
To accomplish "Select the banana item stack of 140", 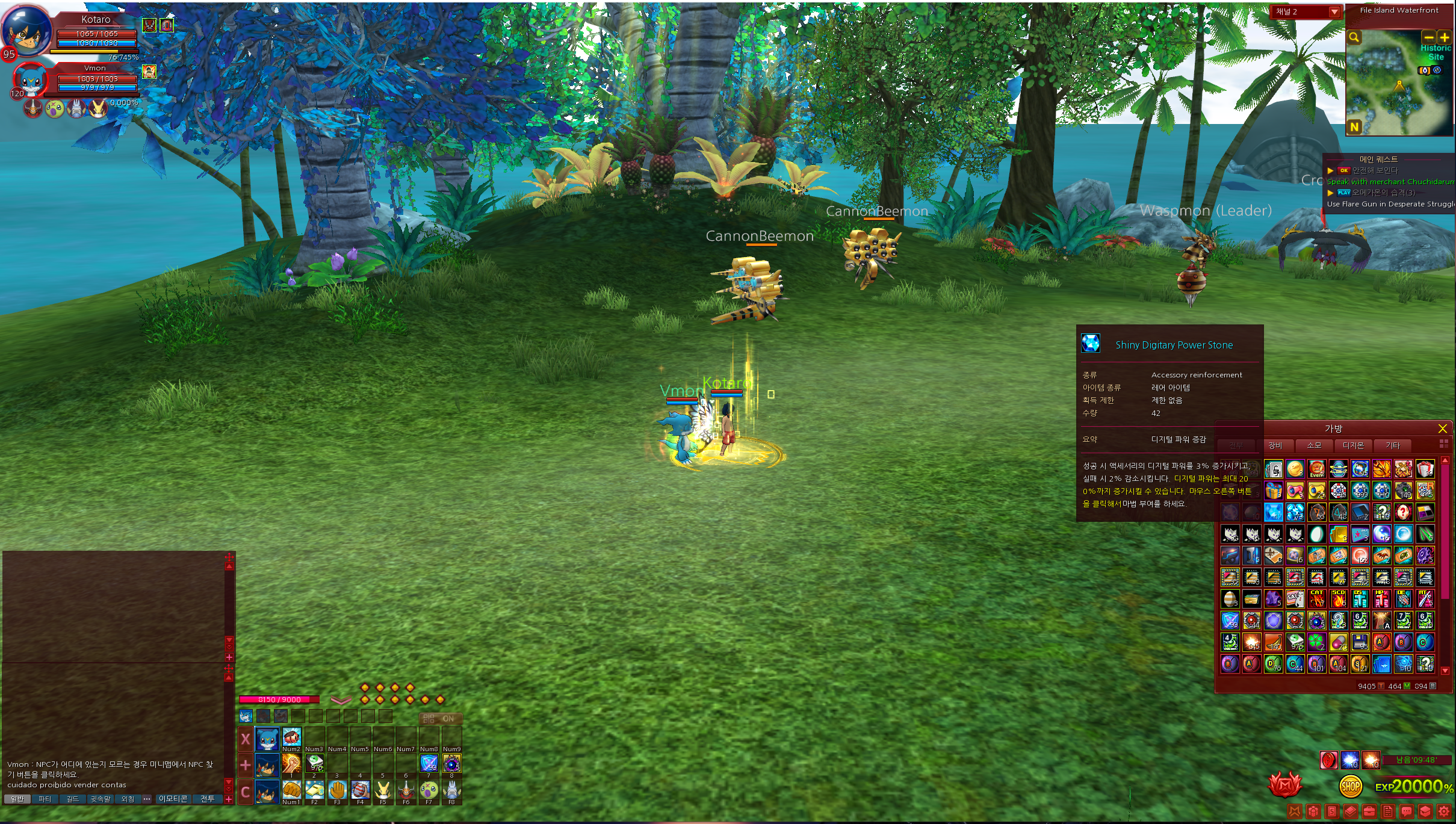I will [x=1273, y=642].
